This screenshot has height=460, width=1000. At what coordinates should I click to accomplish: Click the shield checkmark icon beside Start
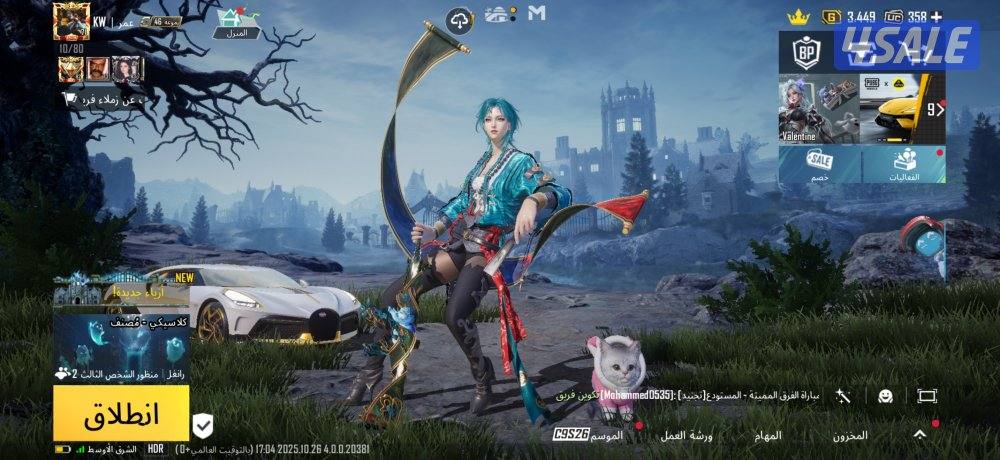(x=203, y=426)
